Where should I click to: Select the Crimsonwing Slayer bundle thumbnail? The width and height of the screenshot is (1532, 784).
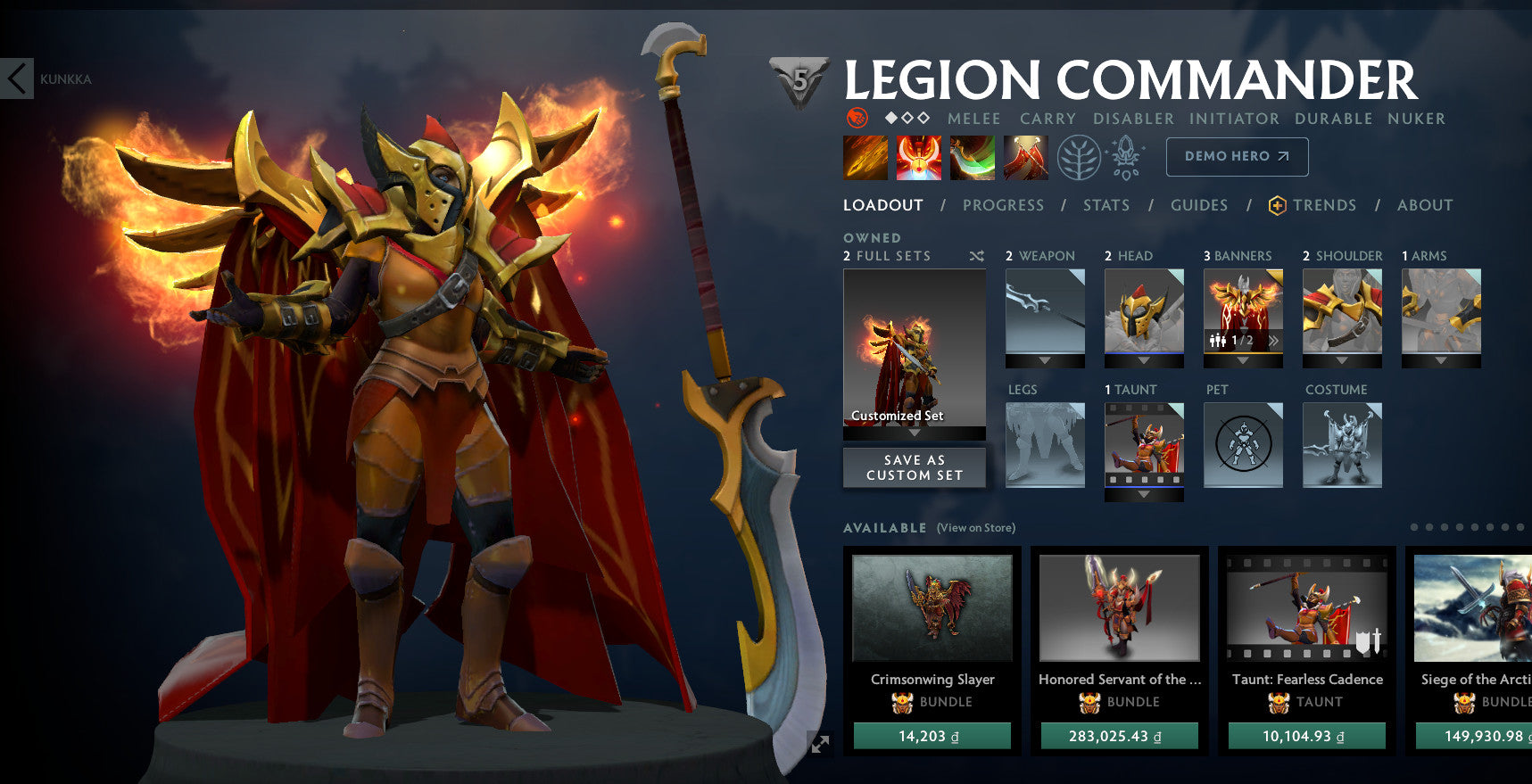[932, 607]
